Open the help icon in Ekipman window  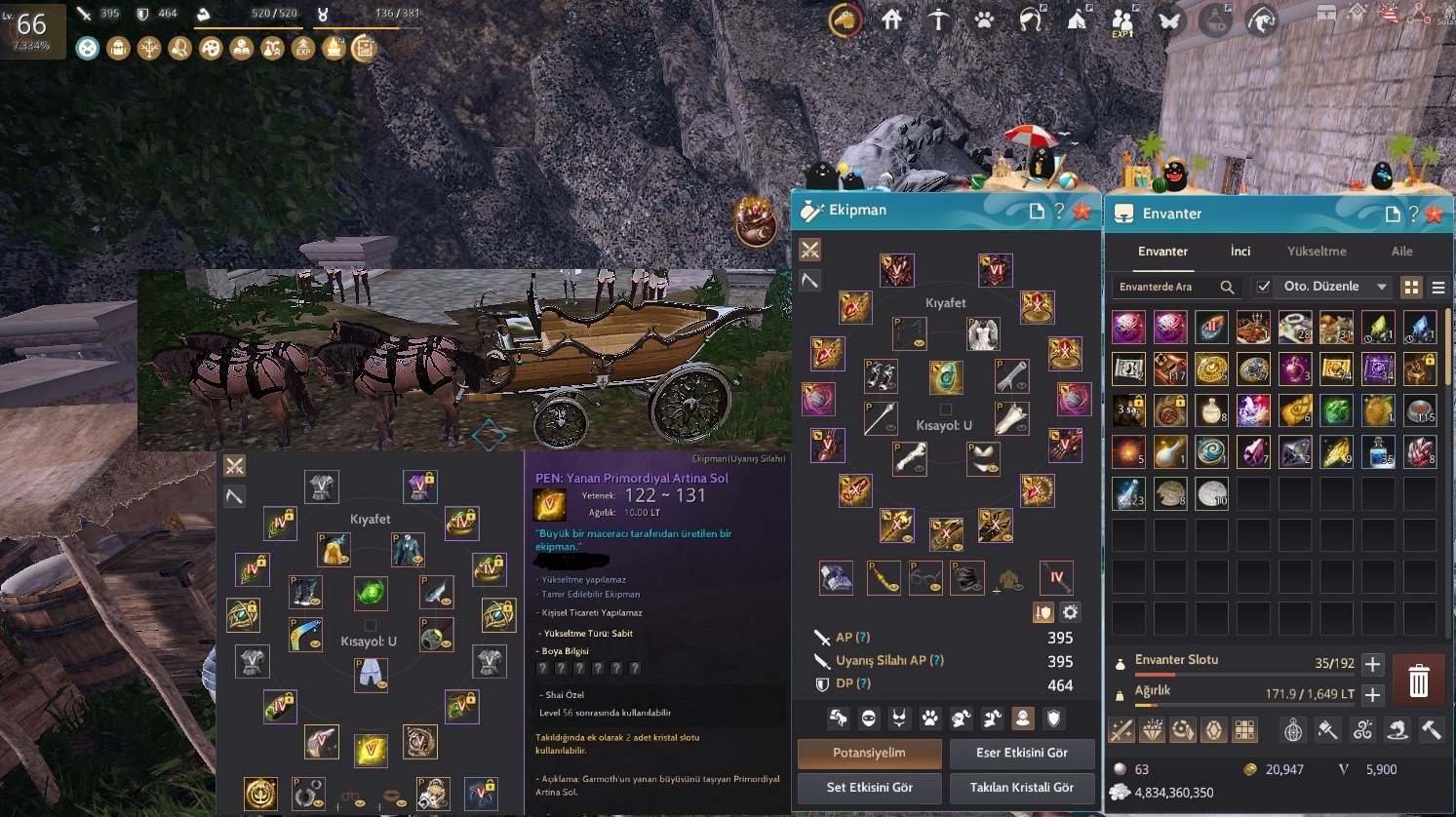tap(1058, 211)
